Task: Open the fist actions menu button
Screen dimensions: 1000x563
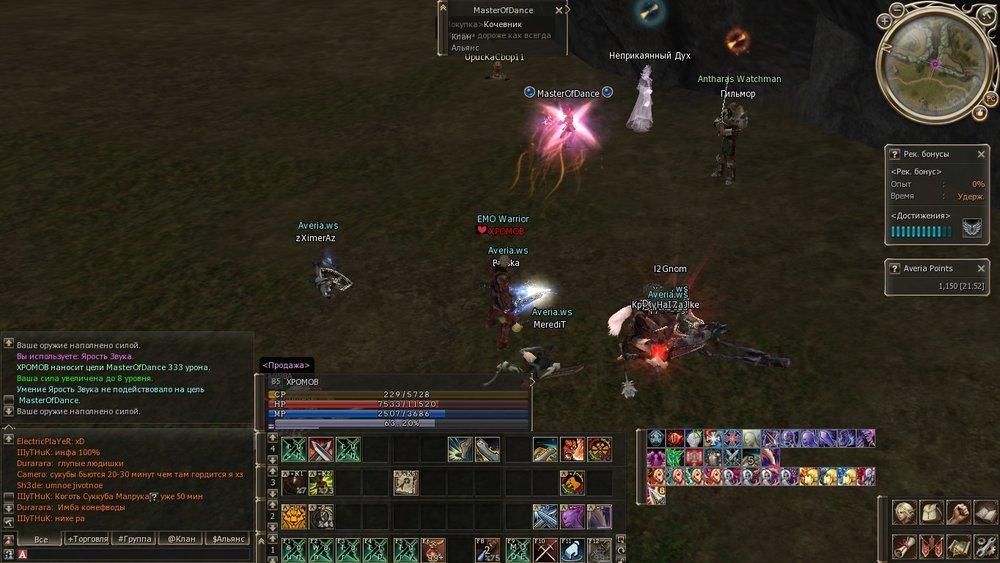Action: coord(958,513)
